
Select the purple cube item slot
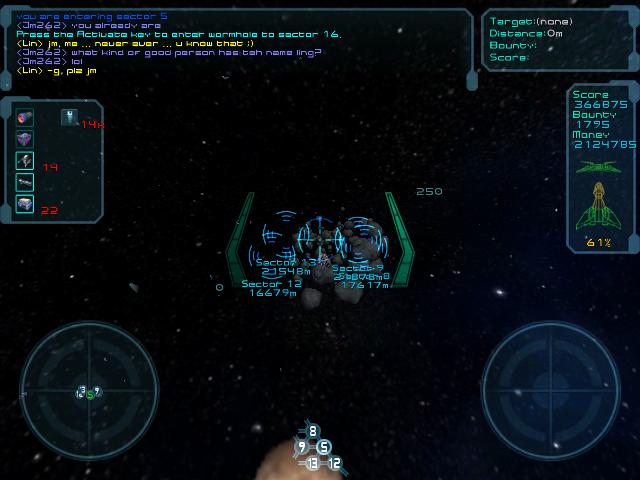click(25, 138)
